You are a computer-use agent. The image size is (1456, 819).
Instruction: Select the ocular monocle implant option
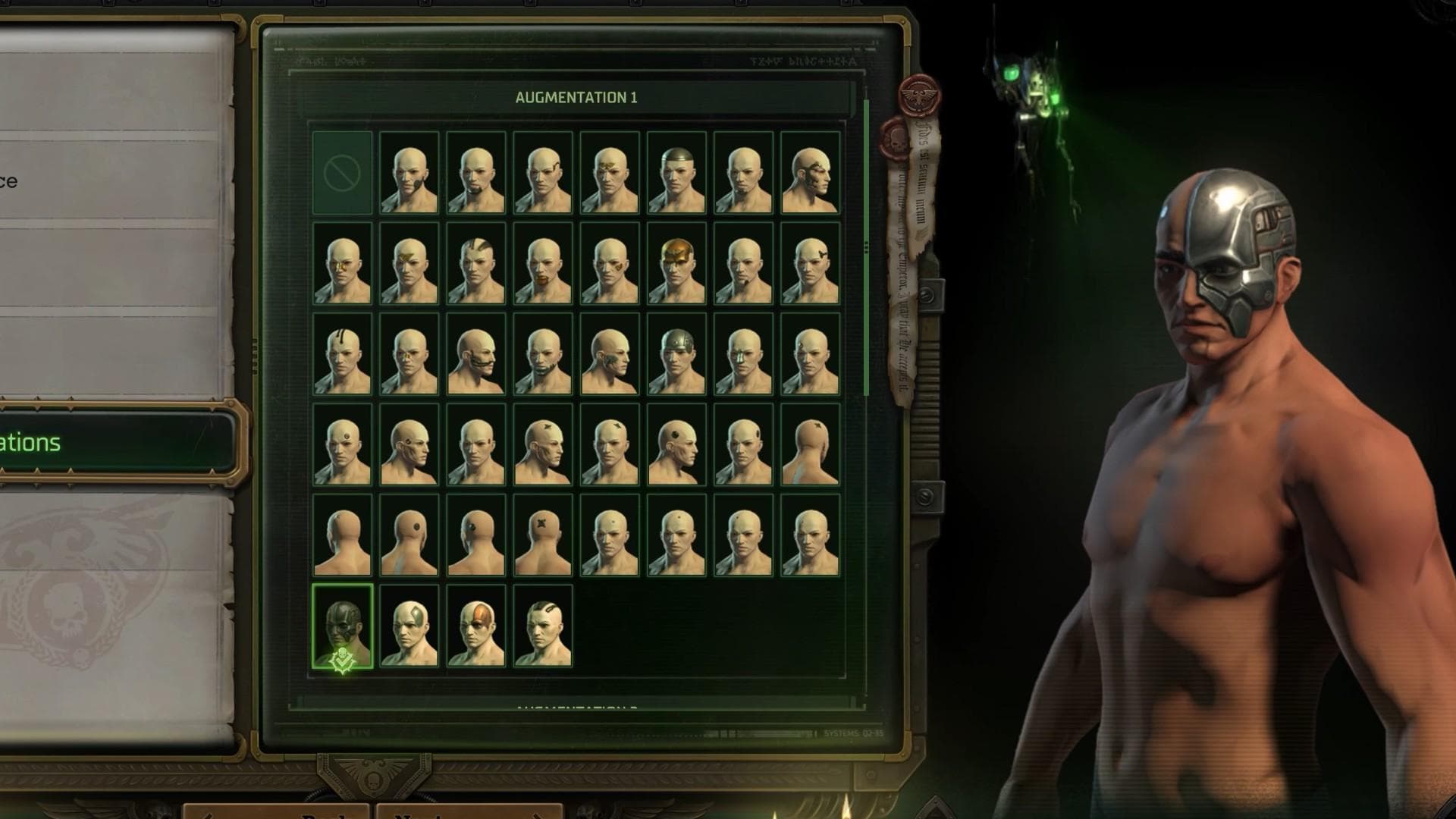click(344, 265)
